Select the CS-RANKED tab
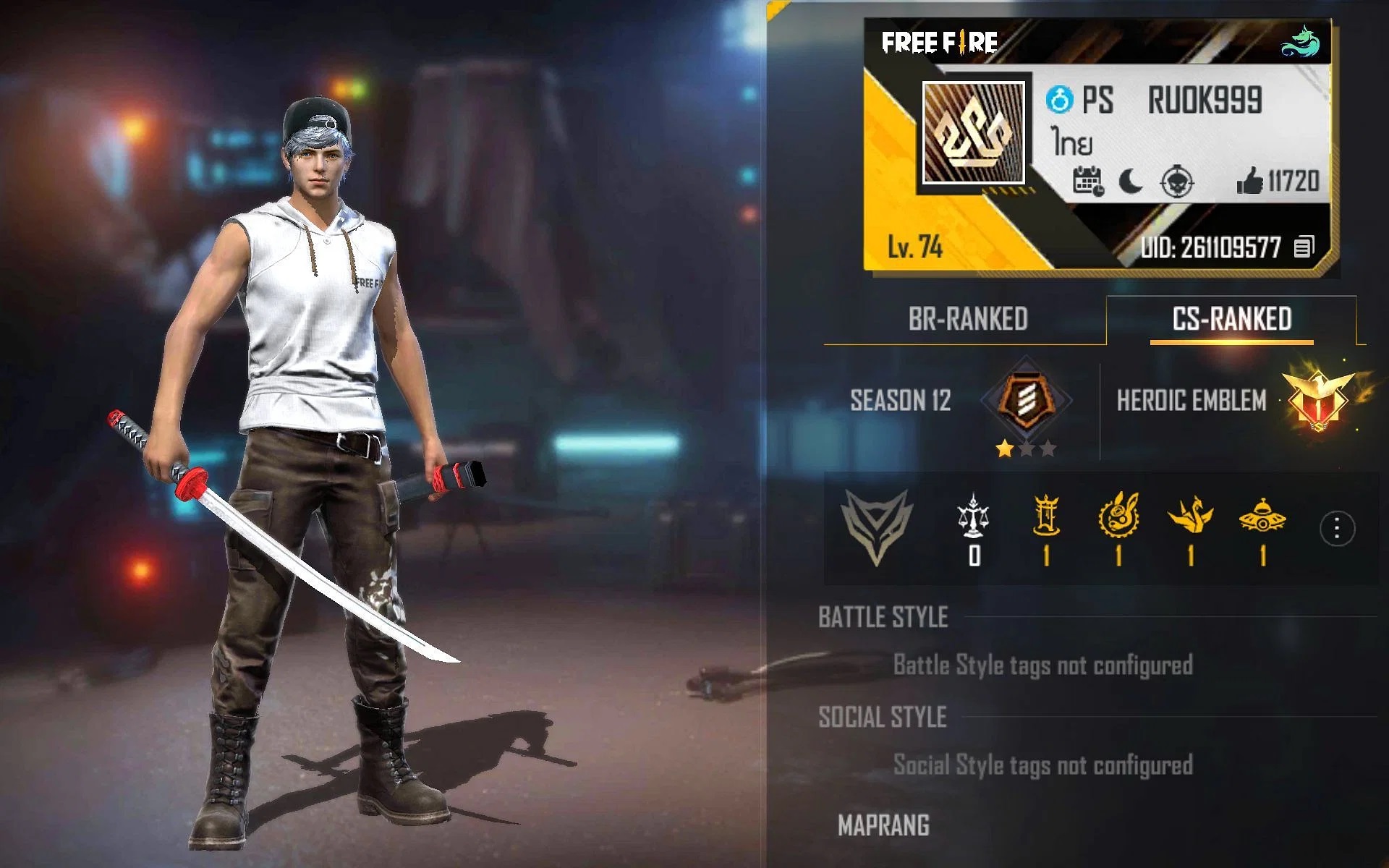Viewport: 1389px width, 868px height. pos(1231,319)
